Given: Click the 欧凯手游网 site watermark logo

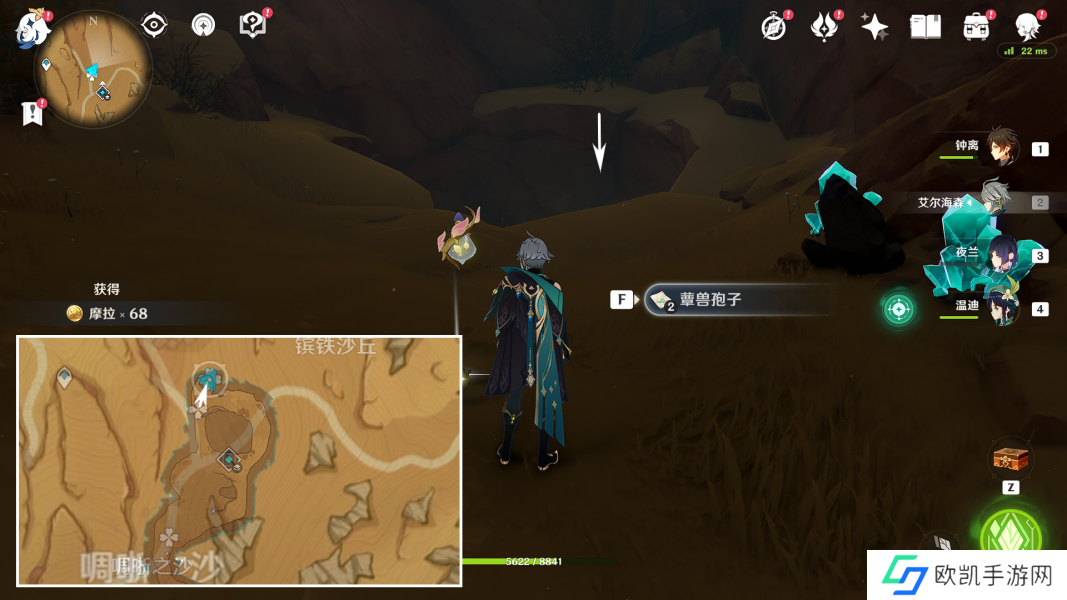Looking at the screenshot, I should [x=965, y=575].
